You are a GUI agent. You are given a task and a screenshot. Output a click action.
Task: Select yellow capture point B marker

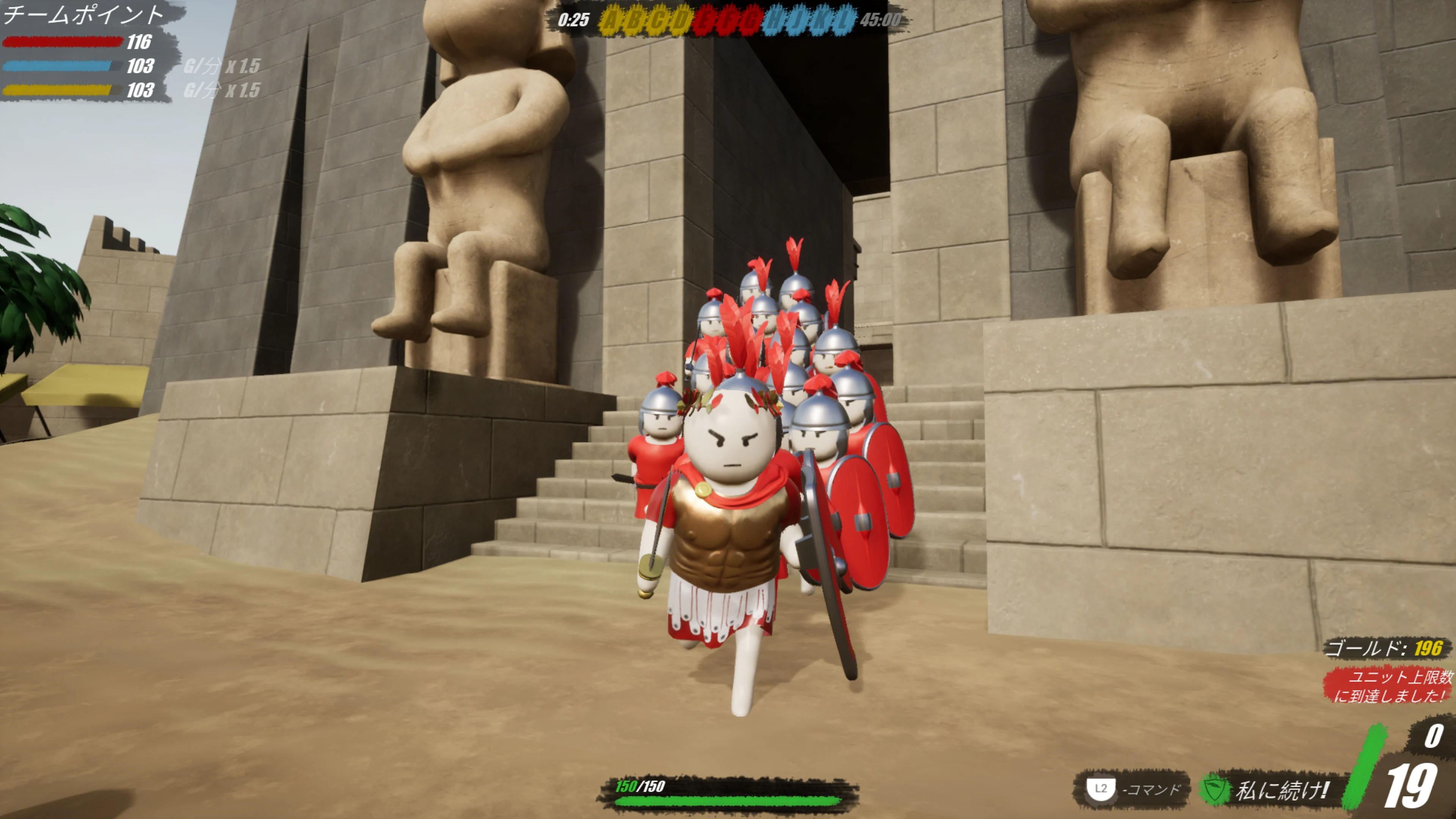coord(634,20)
